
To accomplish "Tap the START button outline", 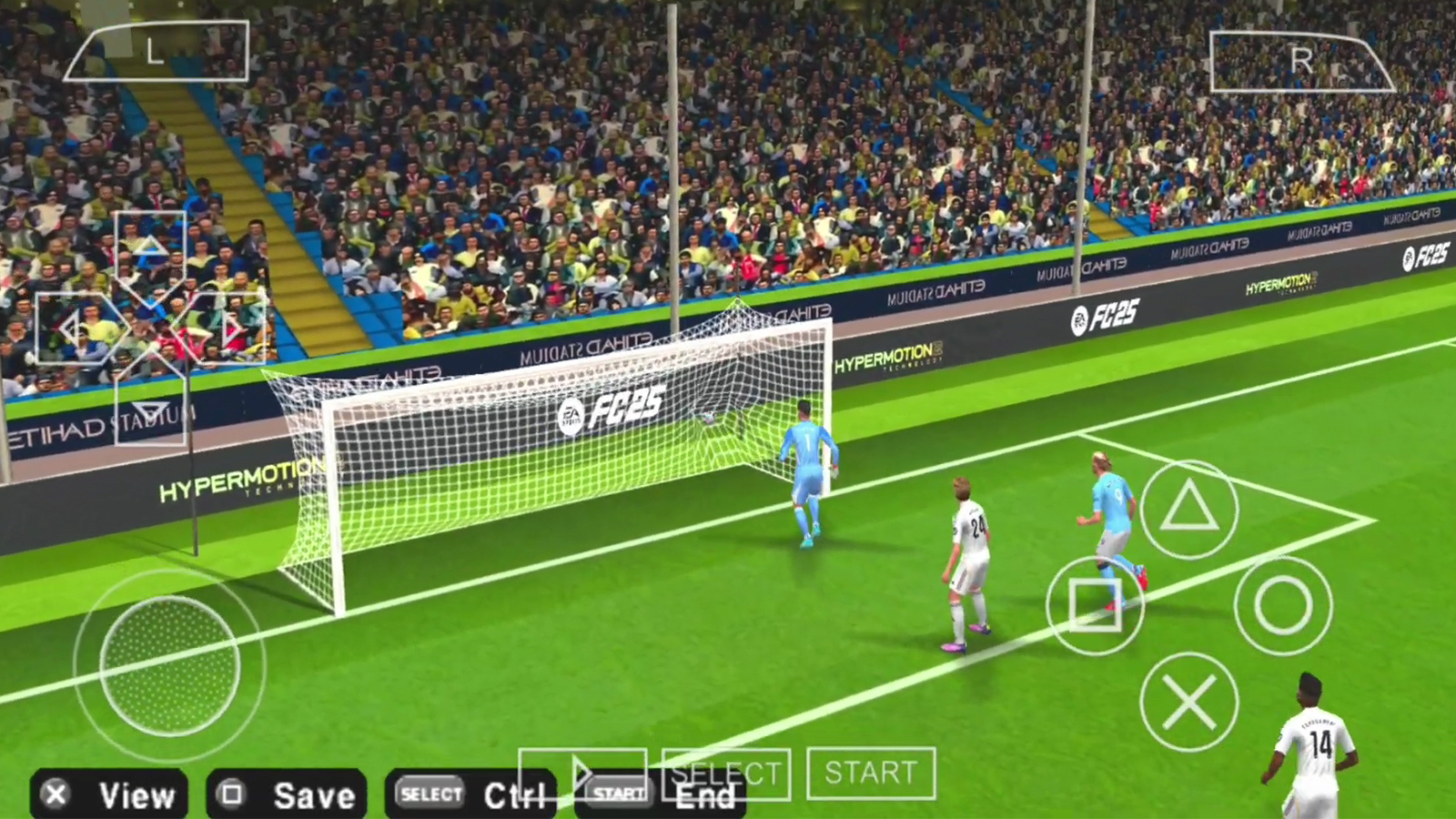I will [871, 773].
